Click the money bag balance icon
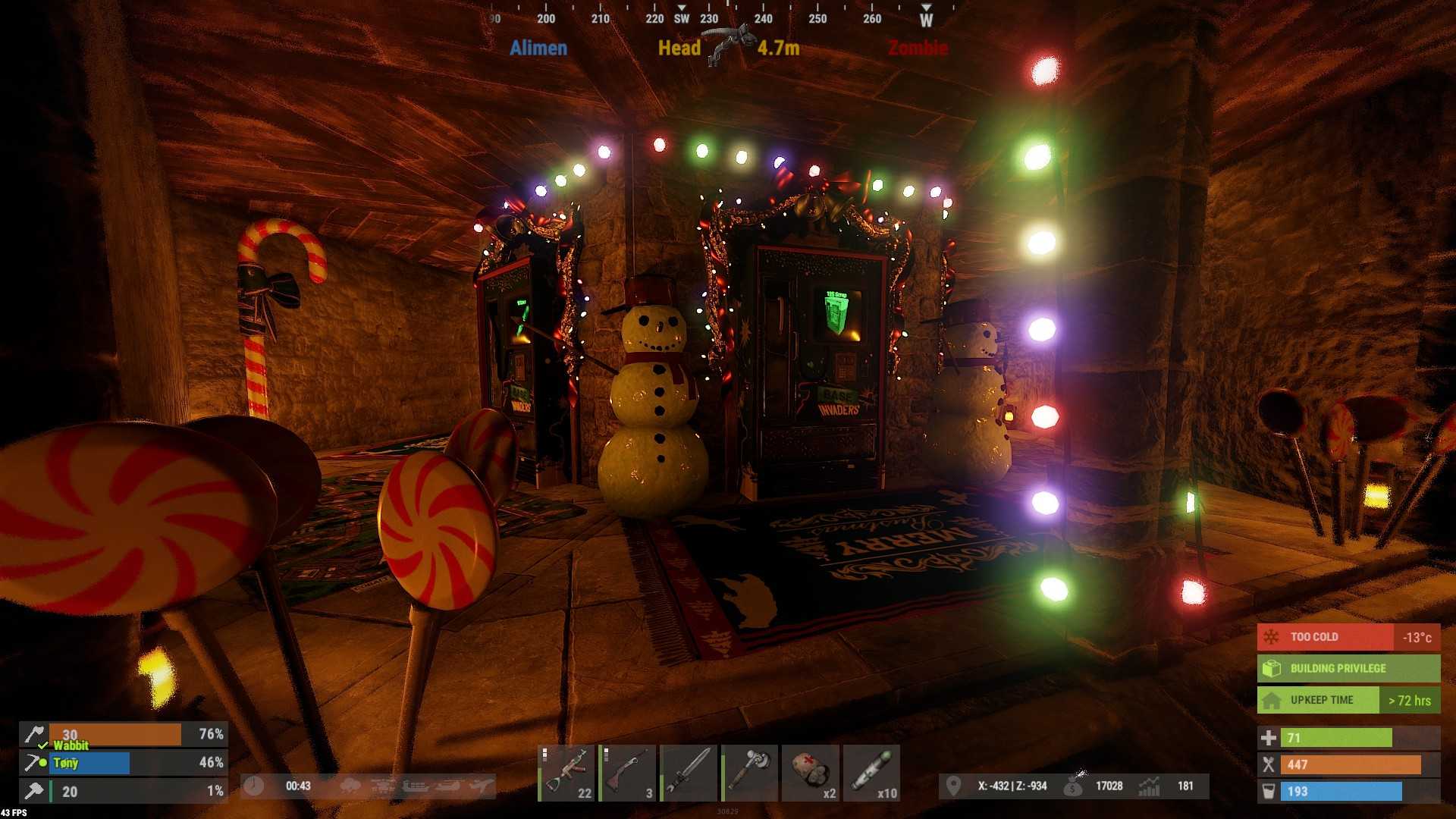 click(x=1074, y=786)
